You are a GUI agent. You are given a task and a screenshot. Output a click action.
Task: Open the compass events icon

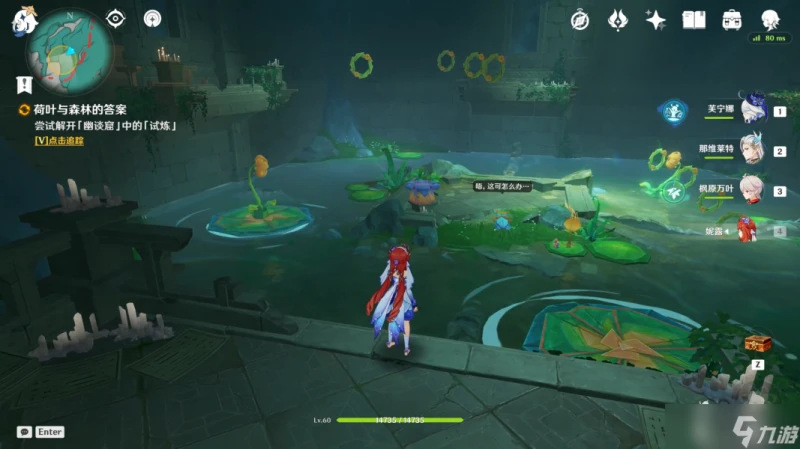tap(580, 19)
